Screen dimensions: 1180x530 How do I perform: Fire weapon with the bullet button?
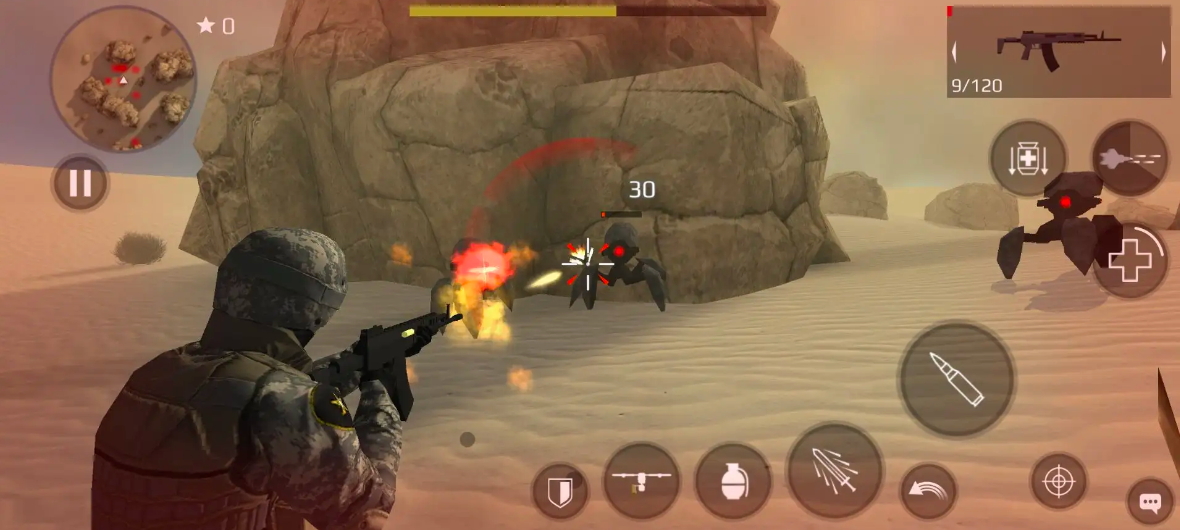coord(957,379)
